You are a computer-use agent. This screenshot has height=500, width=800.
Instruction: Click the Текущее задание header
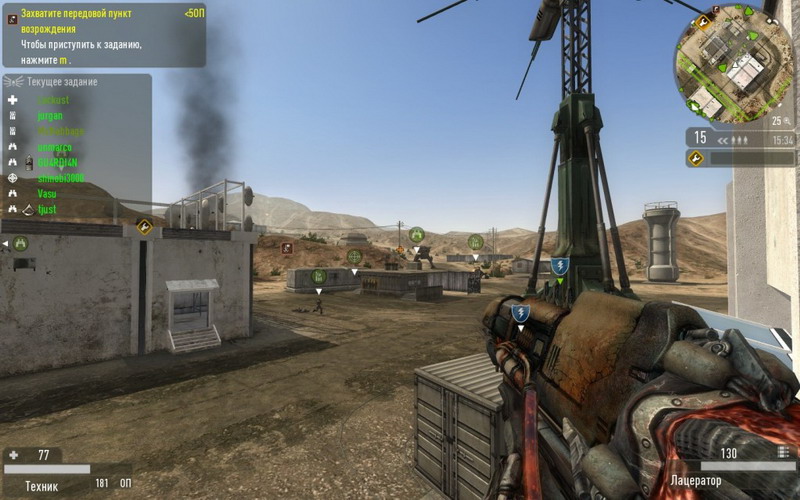[x=62, y=82]
